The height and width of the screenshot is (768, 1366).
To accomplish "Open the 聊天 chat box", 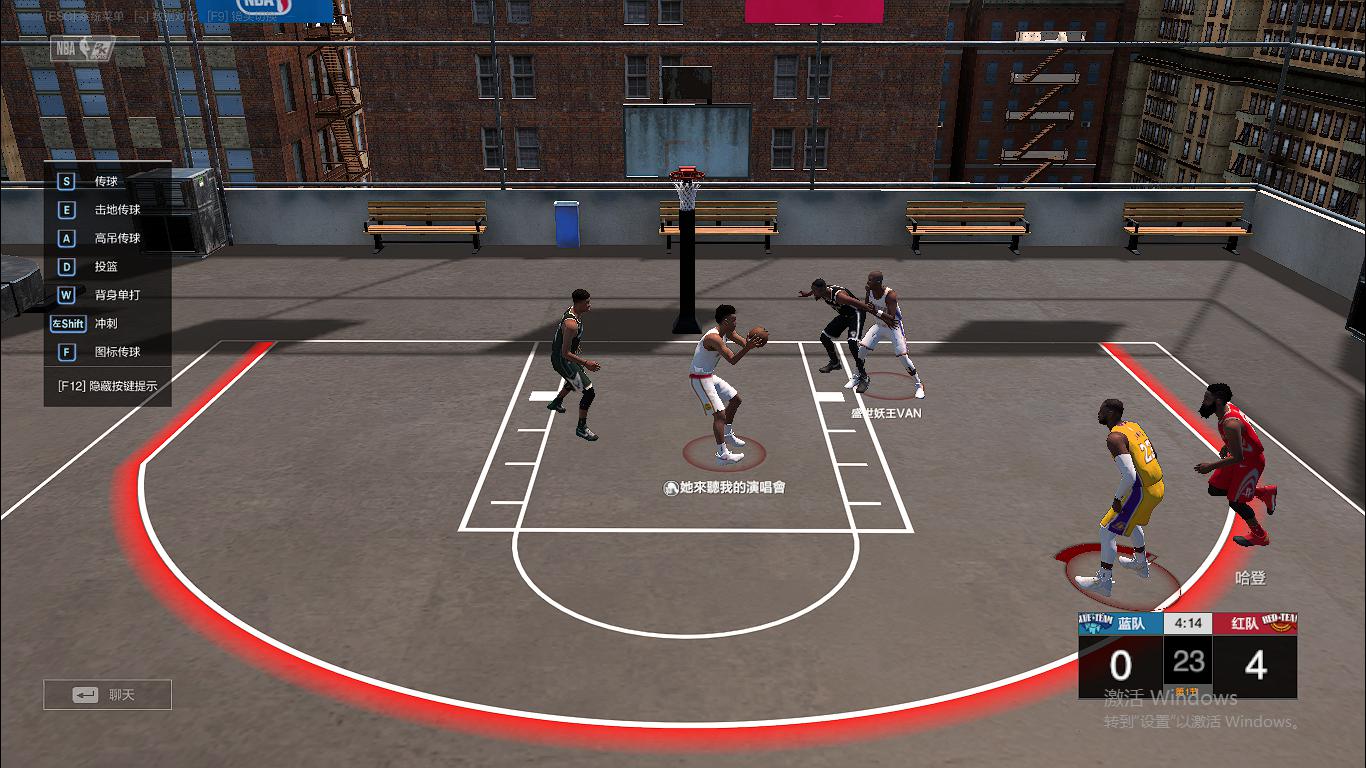I will point(106,694).
